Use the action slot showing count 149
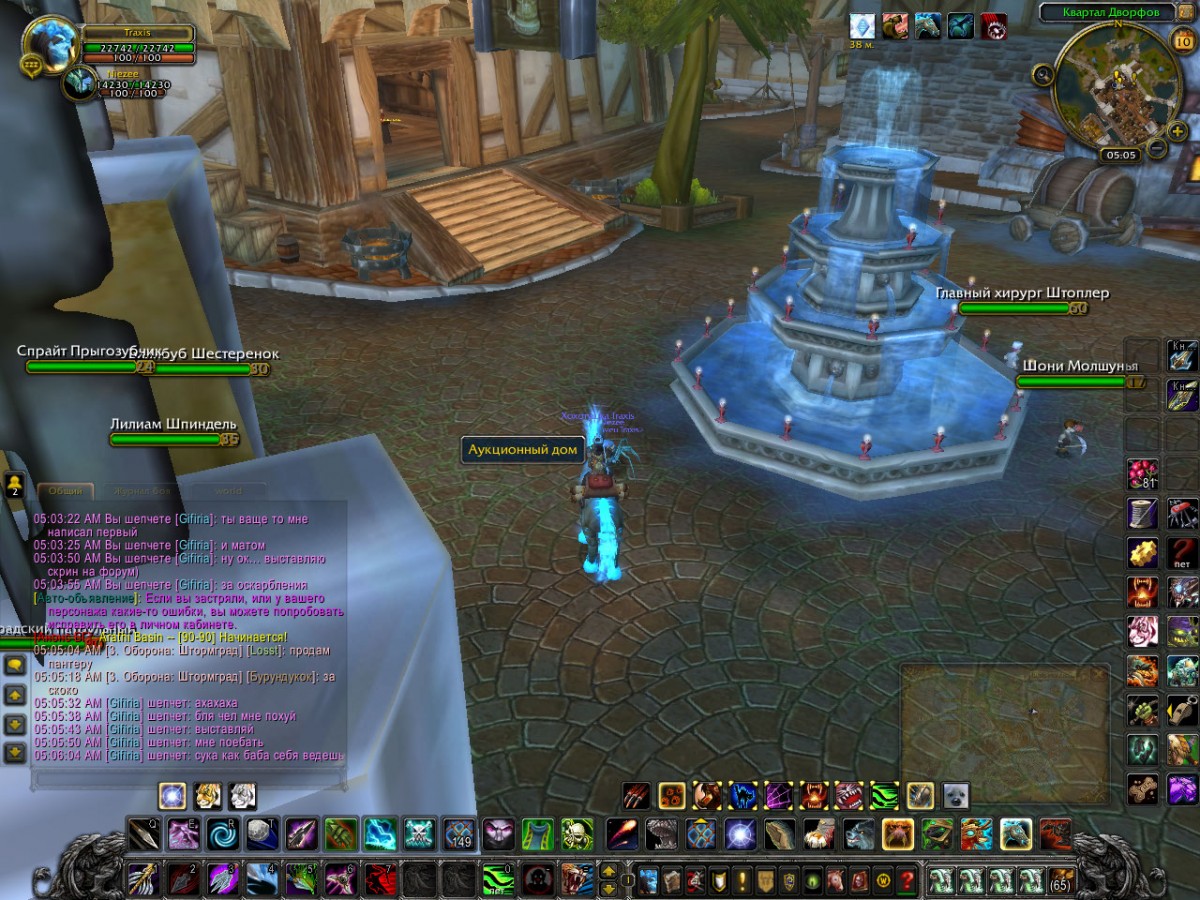Screen dimensions: 1200x900 point(459,833)
